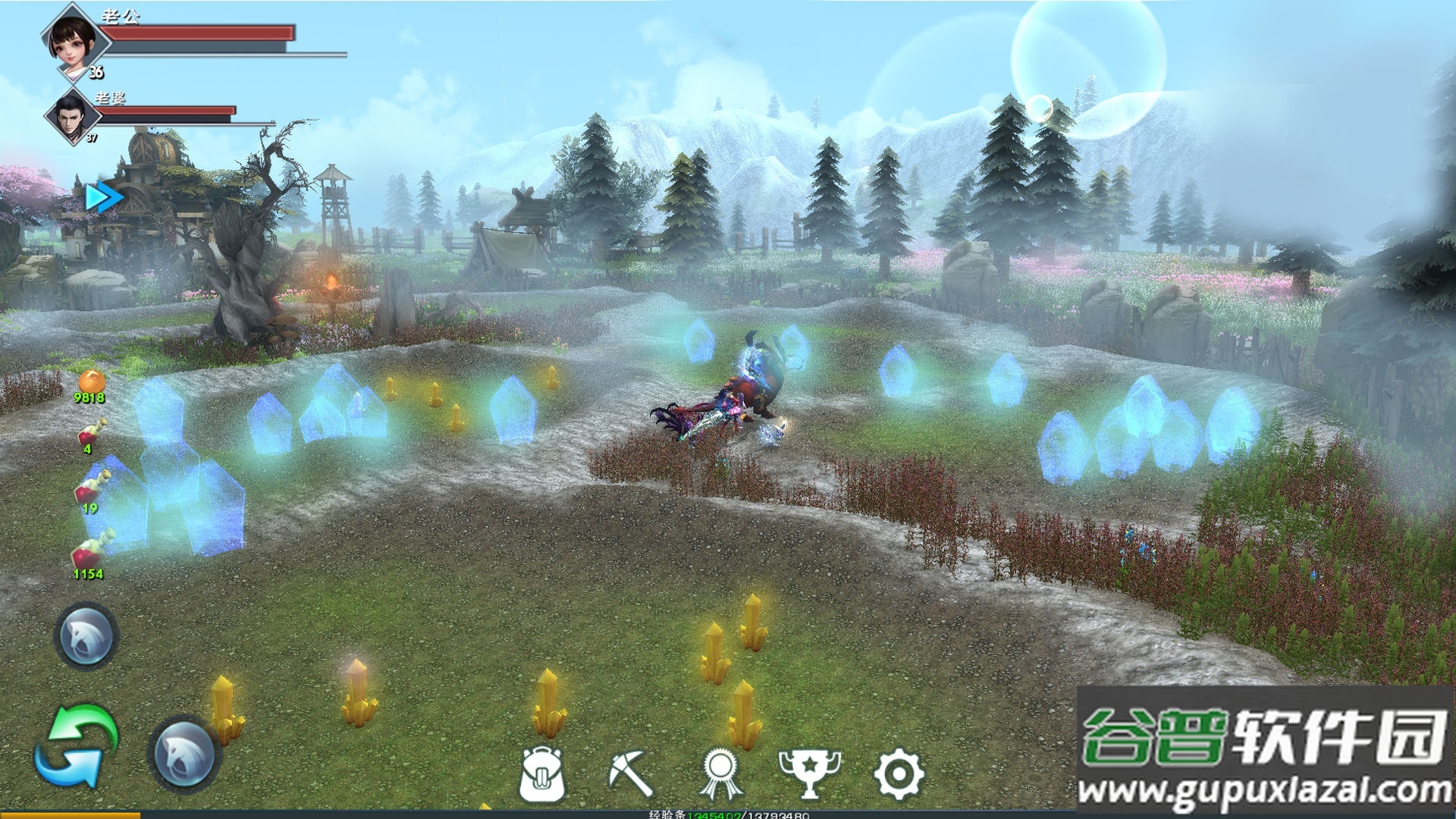Select the pickaxe mining tool icon
The width and height of the screenshot is (1456, 819).
pos(630,773)
